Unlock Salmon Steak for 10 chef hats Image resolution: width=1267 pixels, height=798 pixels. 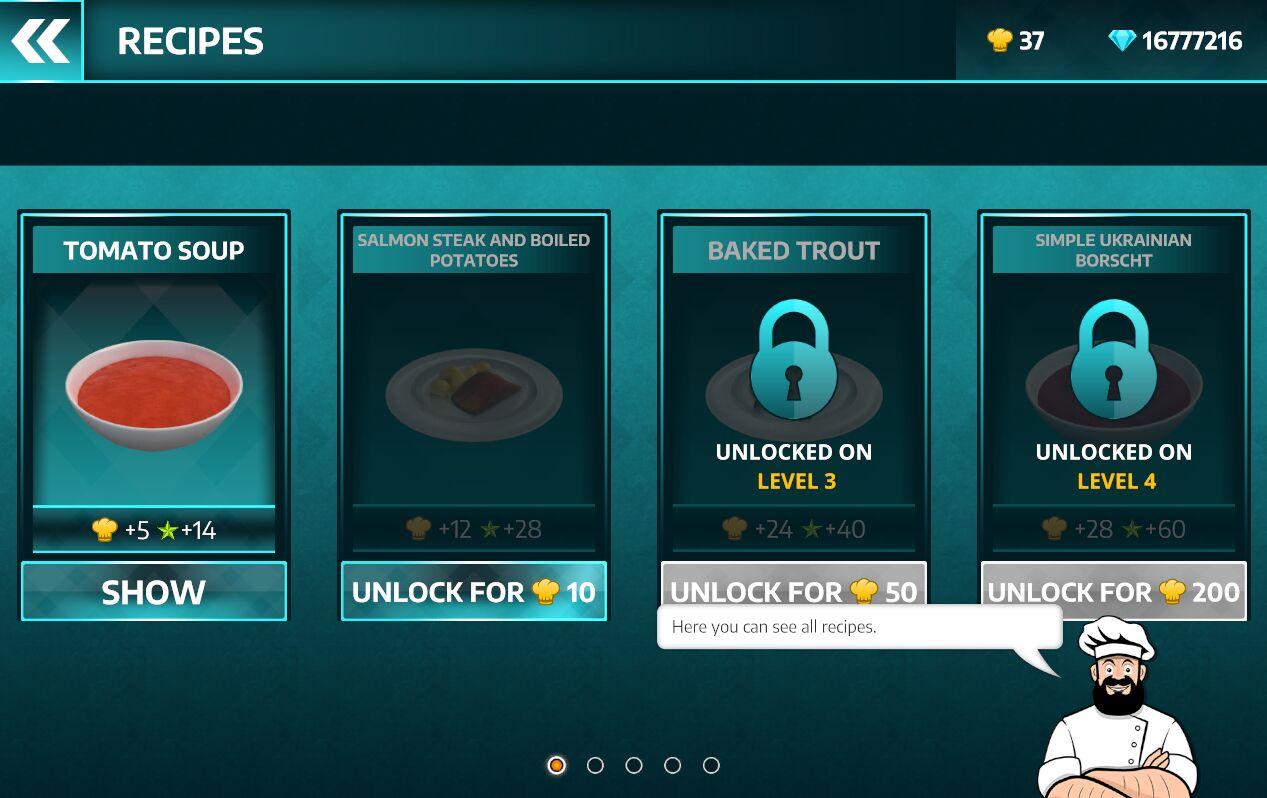click(474, 591)
